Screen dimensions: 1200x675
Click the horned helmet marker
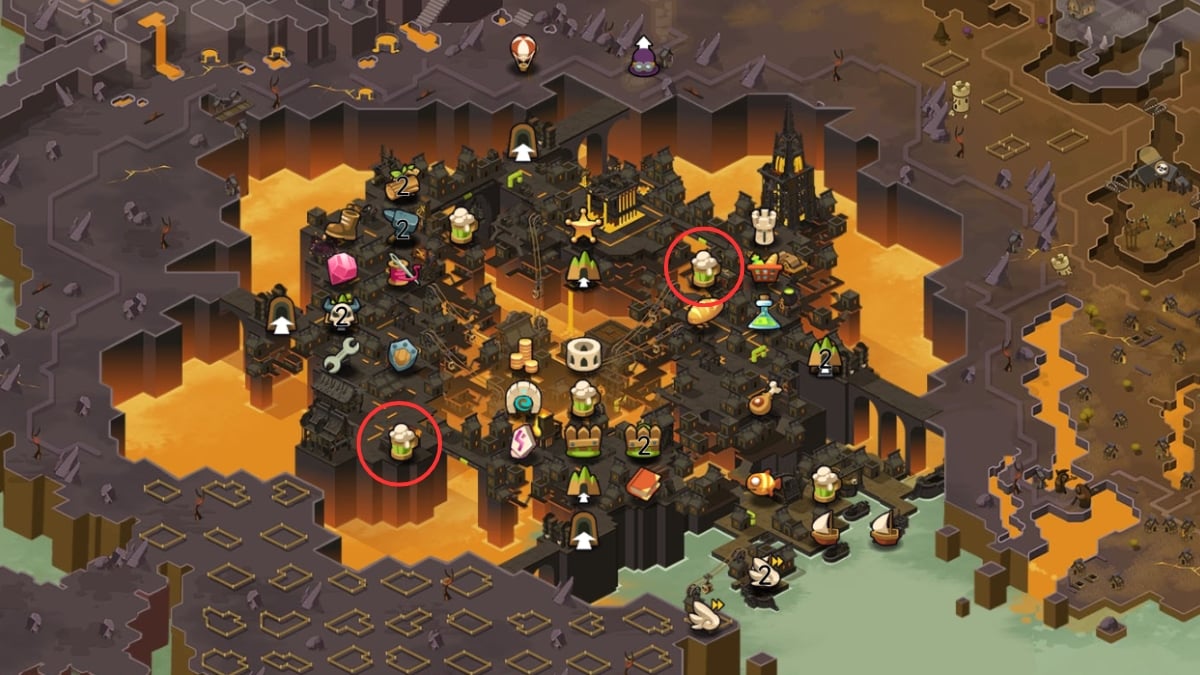click(x=341, y=314)
